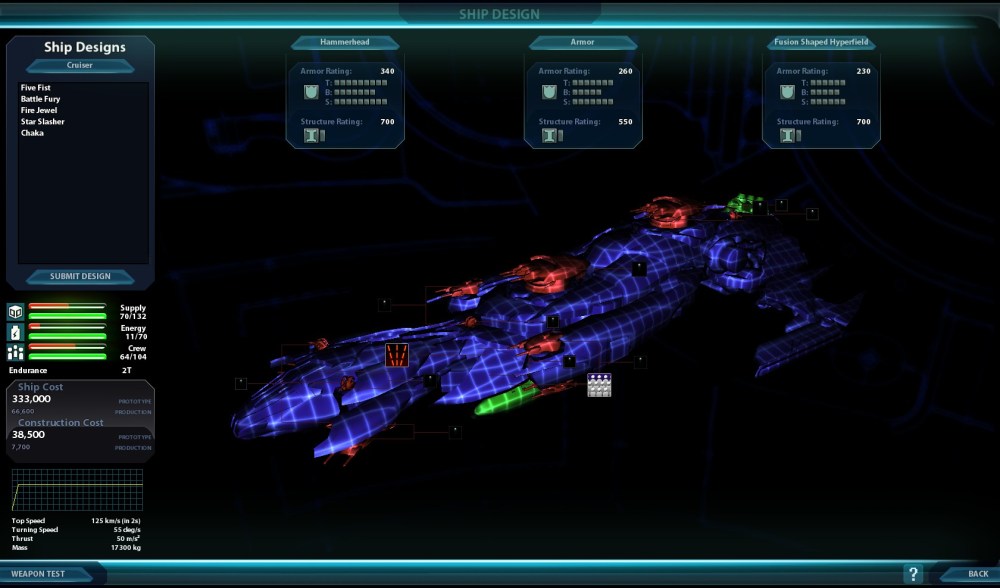Select the red missile rack weapon slot

[397, 354]
